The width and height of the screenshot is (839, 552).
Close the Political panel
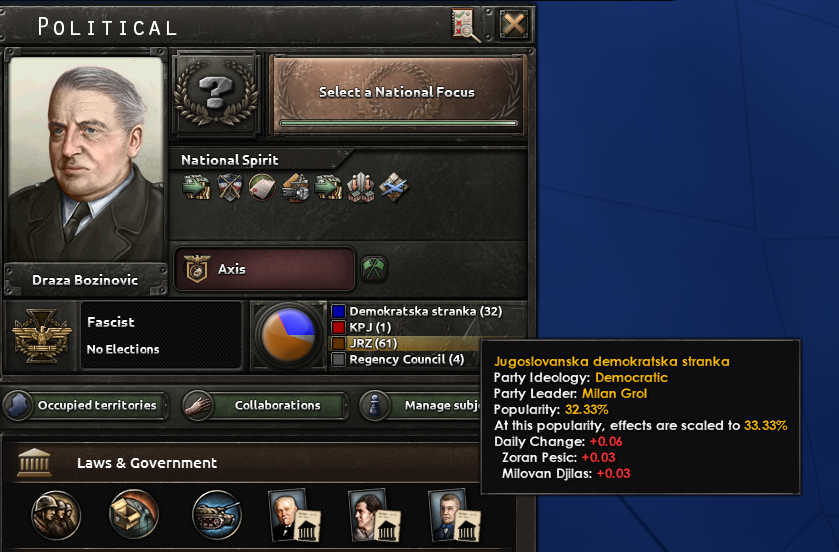click(513, 23)
